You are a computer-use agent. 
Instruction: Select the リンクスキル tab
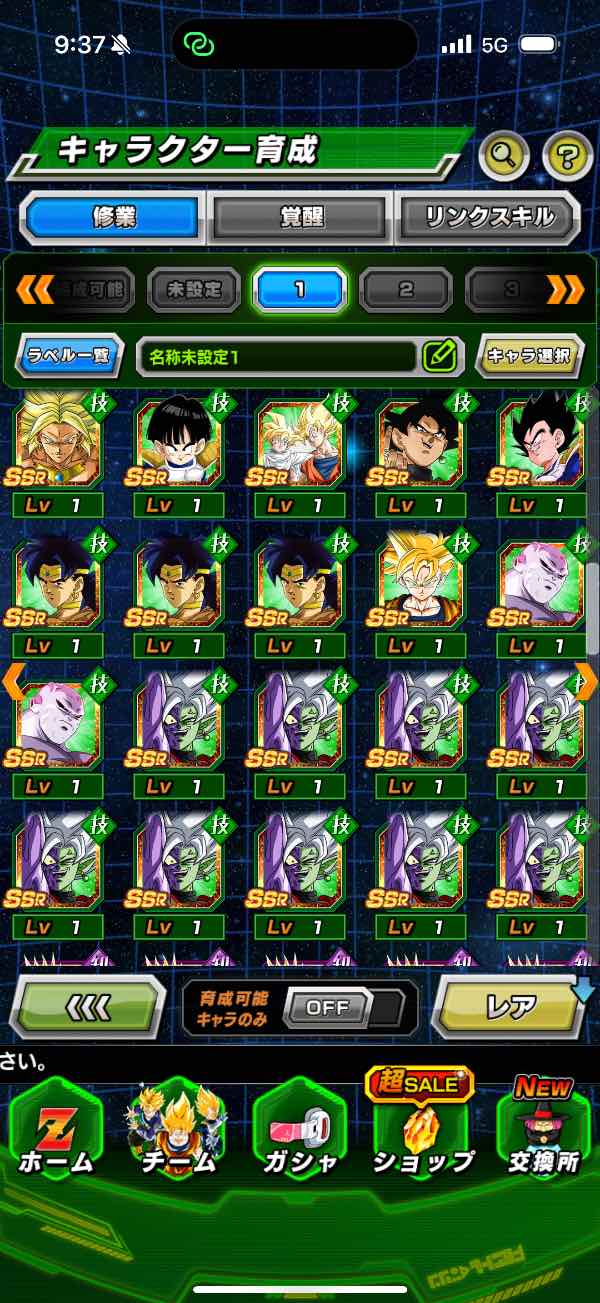[x=488, y=217]
